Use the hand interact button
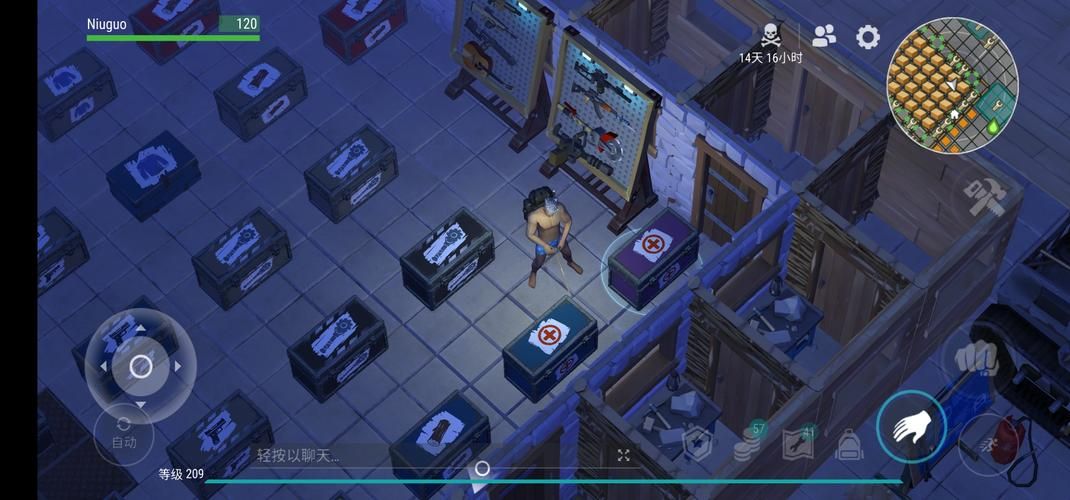Image resolution: width=1070 pixels, height=500 pixels. pyautogui.click(x=912, y=427)
